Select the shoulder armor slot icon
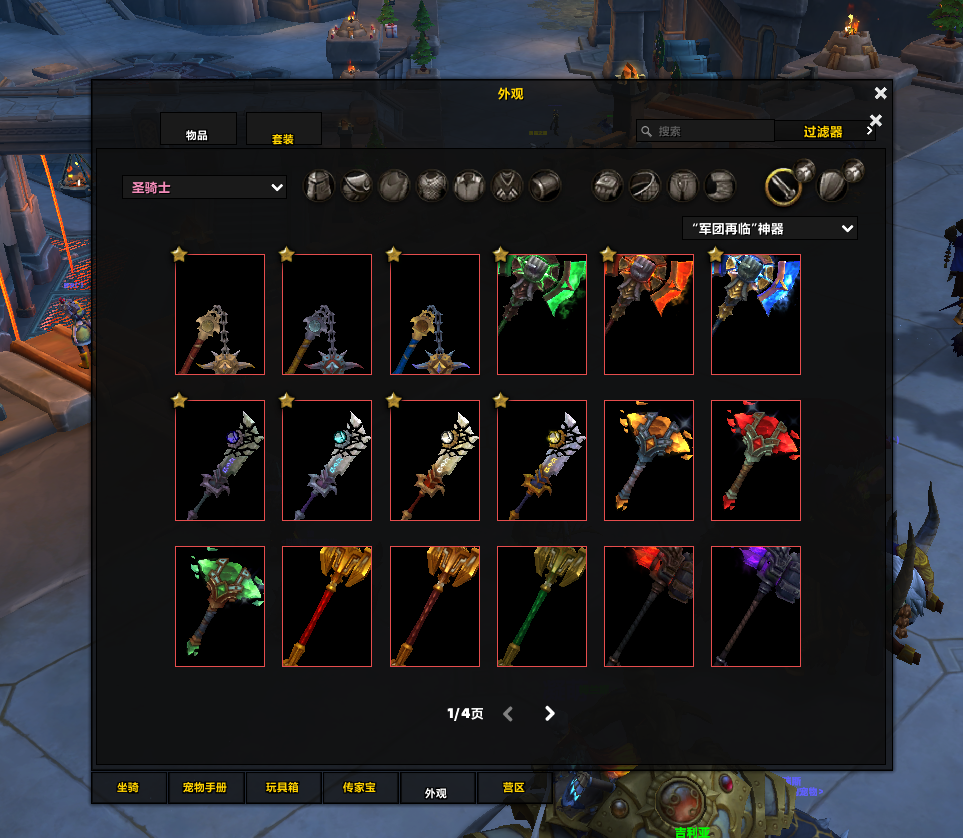Image resolution: width=963 pixels, height=838 pixels. tap(357, 185)
